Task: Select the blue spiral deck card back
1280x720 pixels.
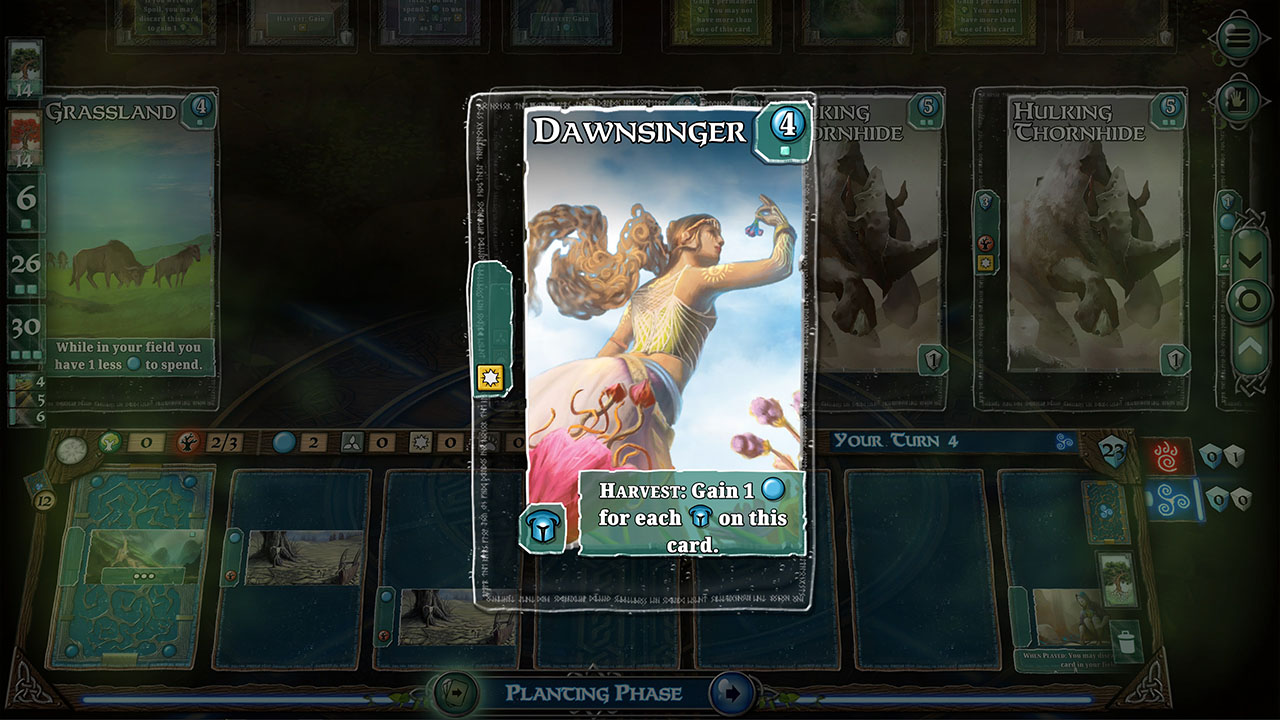Action: pyautogui.click(x=1104, y=511)
